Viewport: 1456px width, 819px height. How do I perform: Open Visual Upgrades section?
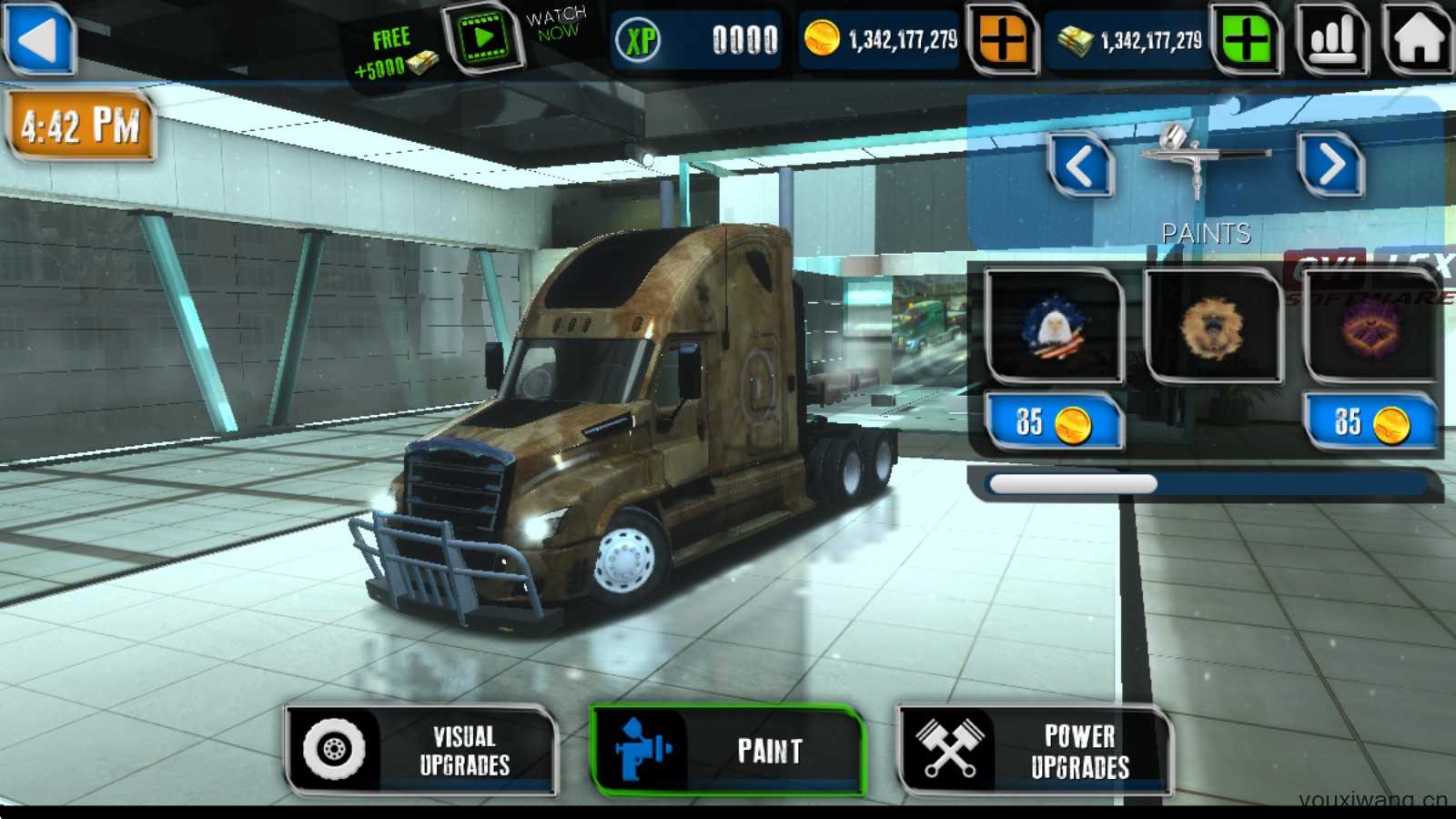tap(421, 751)
